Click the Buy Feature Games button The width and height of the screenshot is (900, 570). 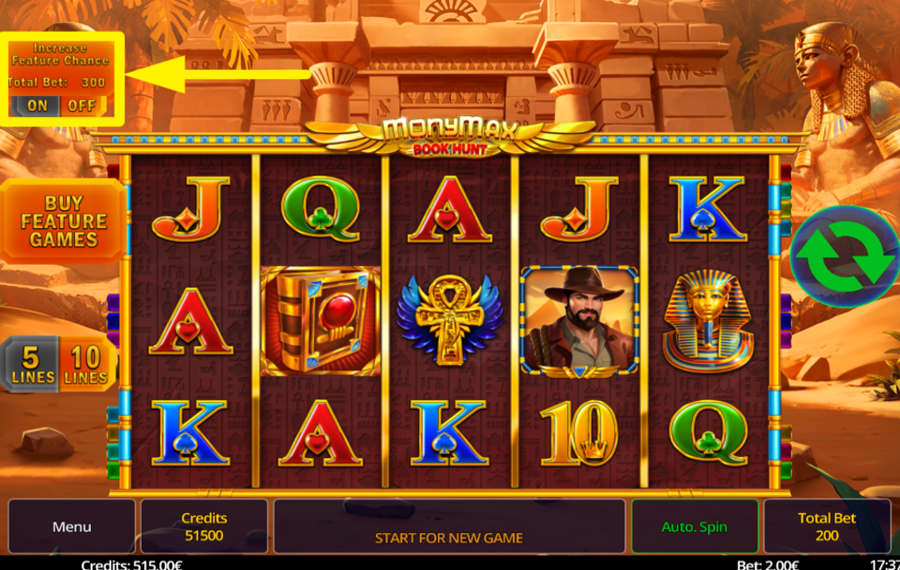pos(63,221)
